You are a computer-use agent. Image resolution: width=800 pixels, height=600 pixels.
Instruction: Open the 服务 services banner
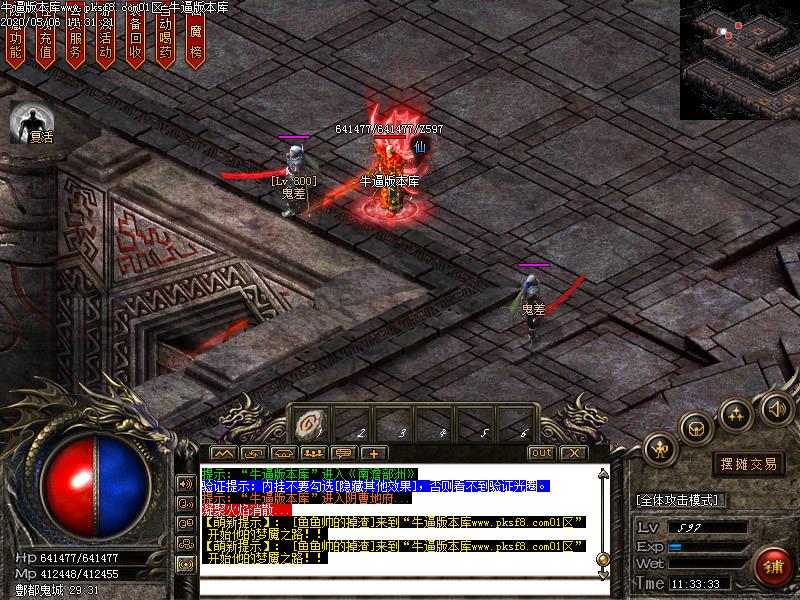click(x=76, y=40)
